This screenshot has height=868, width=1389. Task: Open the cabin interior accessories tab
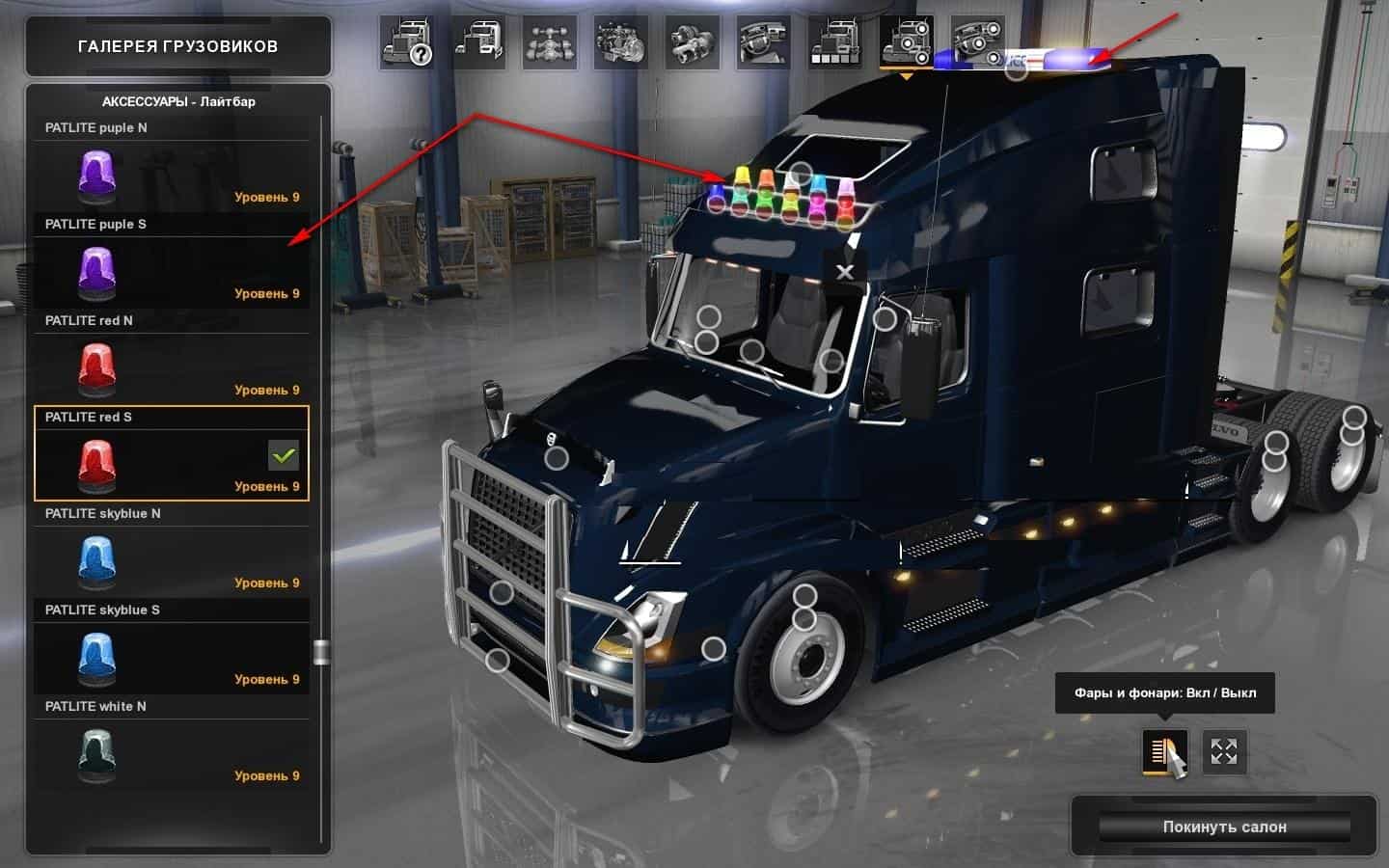pyautogui.click(x=978, y=42)
